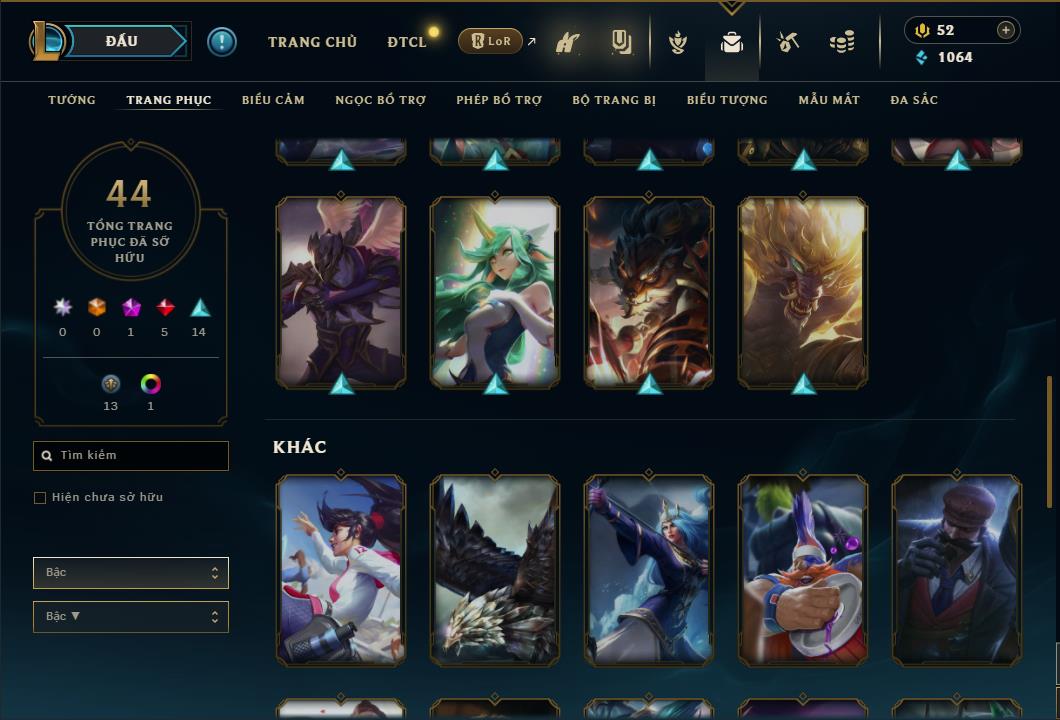Open the Bậc ▼ sort dropdown
This screenshot has height=720, width=1060.
click(131, 617)
